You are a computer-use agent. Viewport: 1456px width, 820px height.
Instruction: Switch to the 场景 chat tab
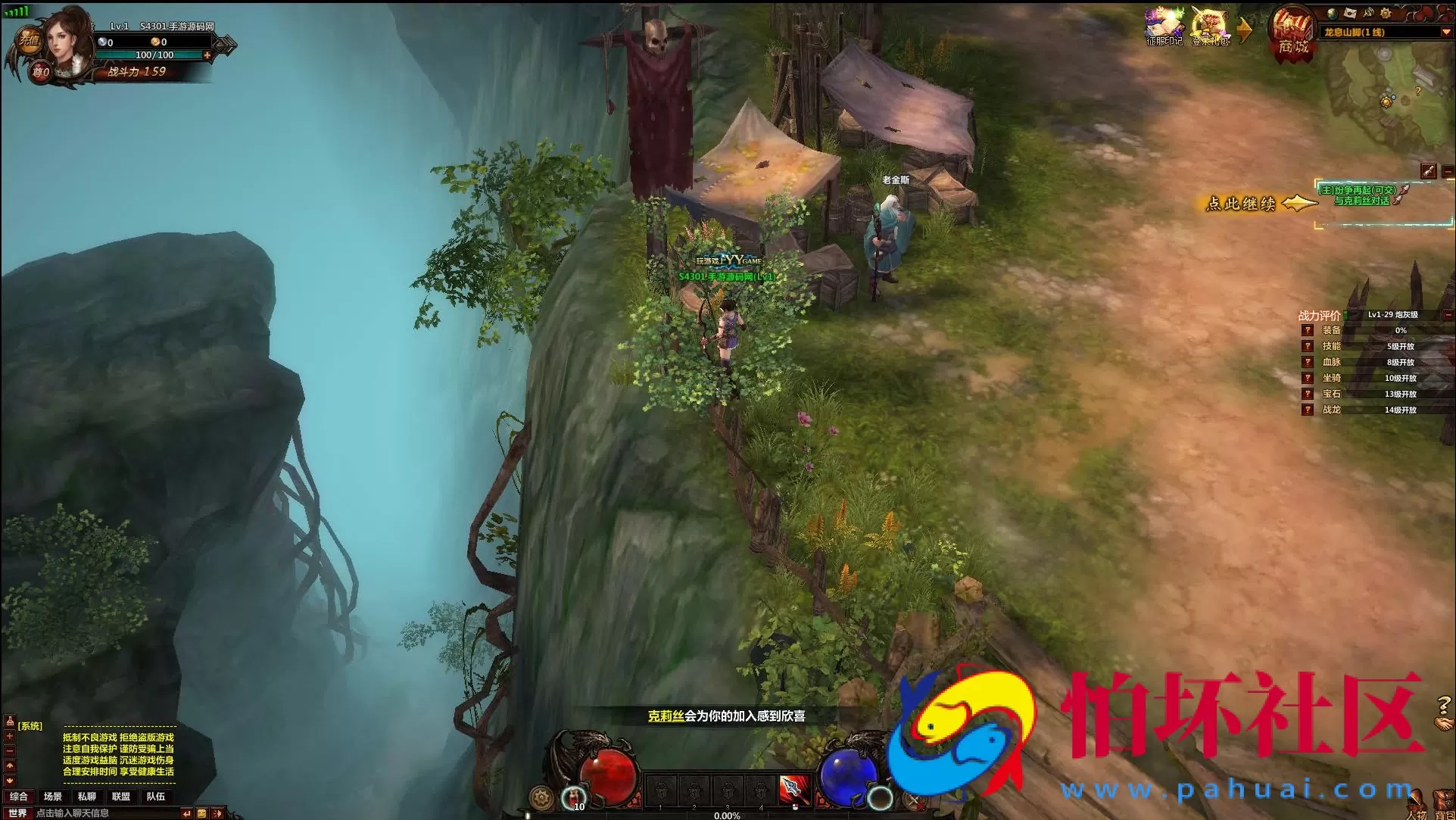[x=53, y=797]
